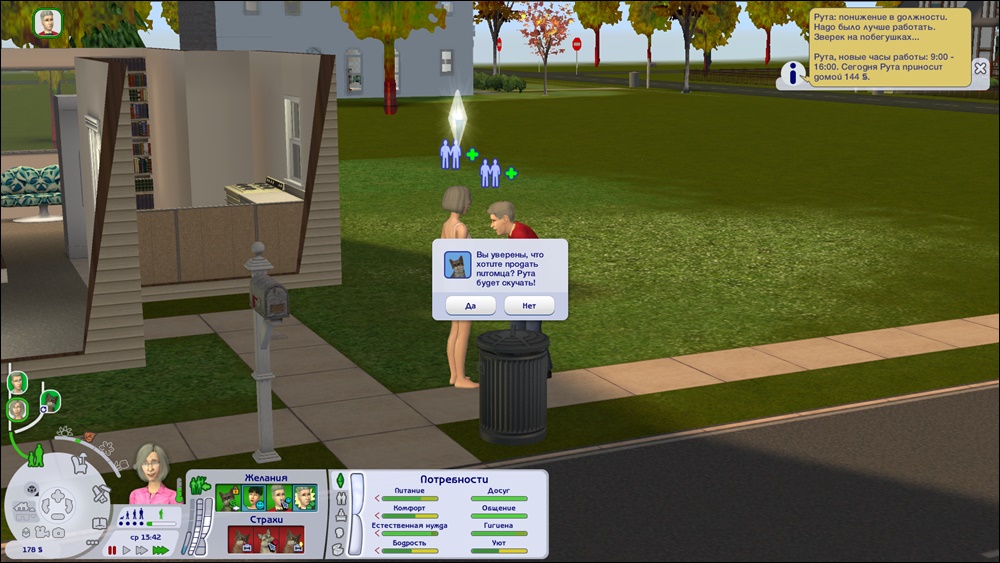
Task: Select the gray-haired woman's household portrait
Action: click(17, 409)
